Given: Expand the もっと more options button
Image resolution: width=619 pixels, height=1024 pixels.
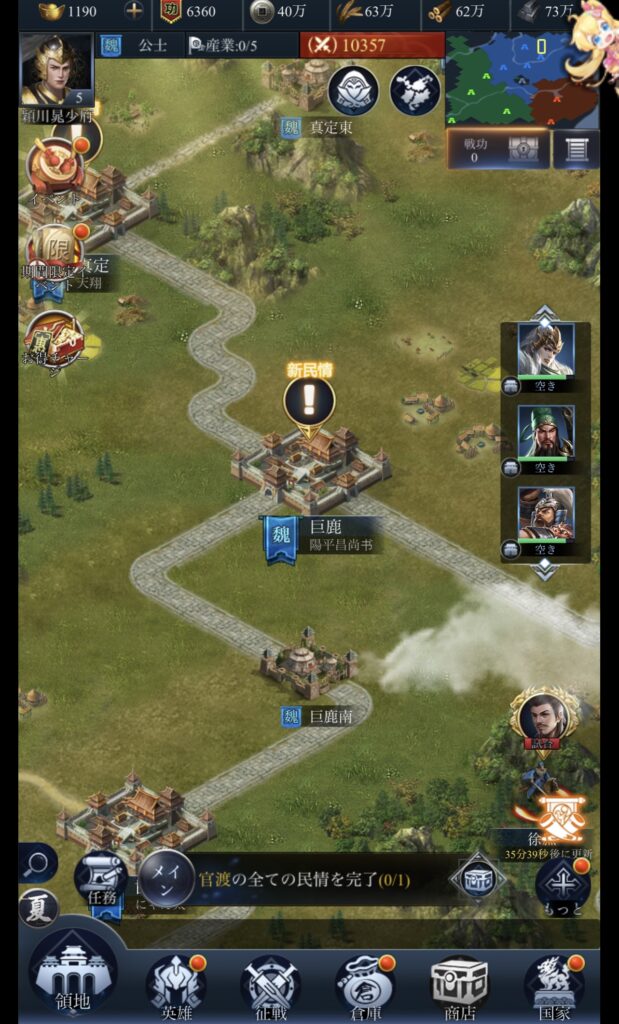Looking at the screenshot, I should [562, 884].
